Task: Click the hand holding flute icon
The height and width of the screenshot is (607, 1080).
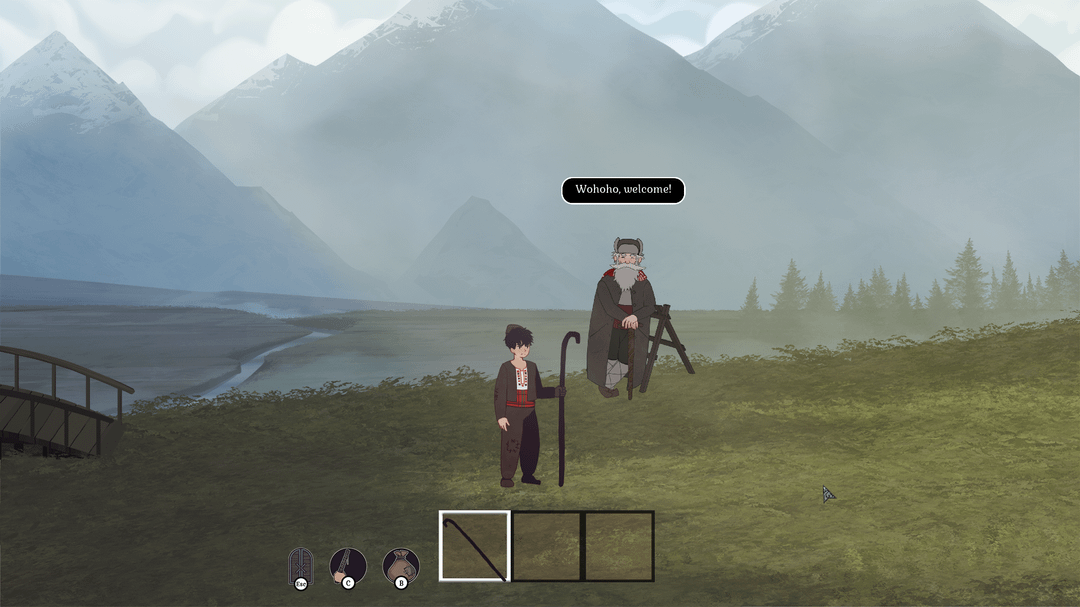Action: tap(347, 565)
